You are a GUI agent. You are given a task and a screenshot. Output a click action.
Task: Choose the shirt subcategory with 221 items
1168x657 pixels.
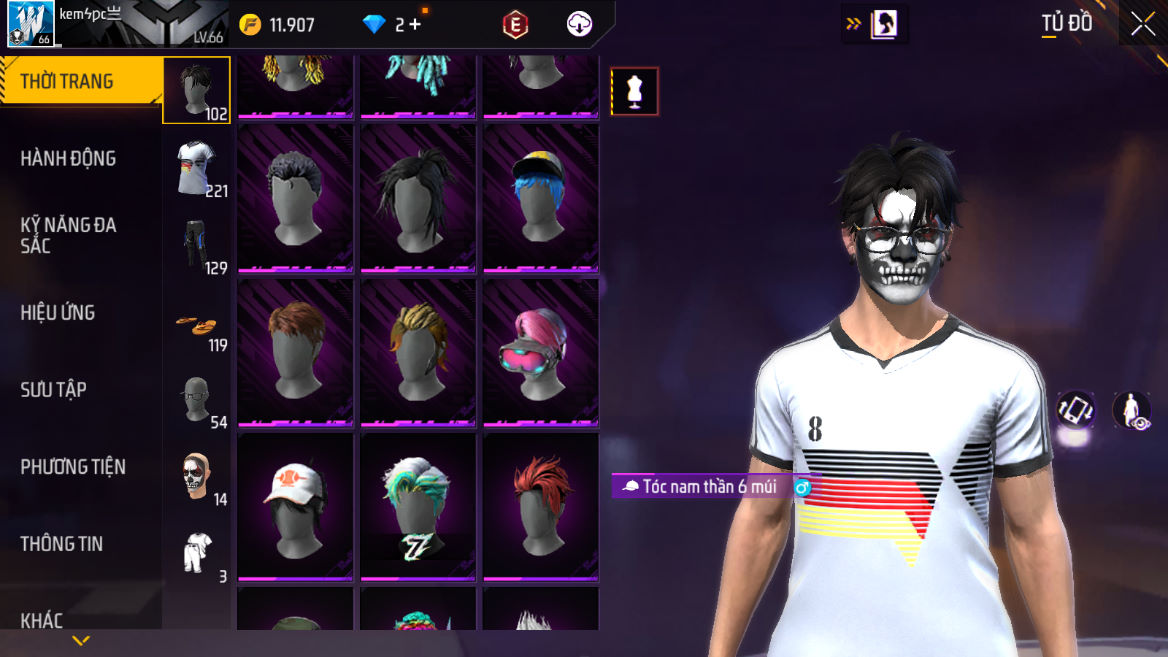pyautogui.click(x=197, y=167)
